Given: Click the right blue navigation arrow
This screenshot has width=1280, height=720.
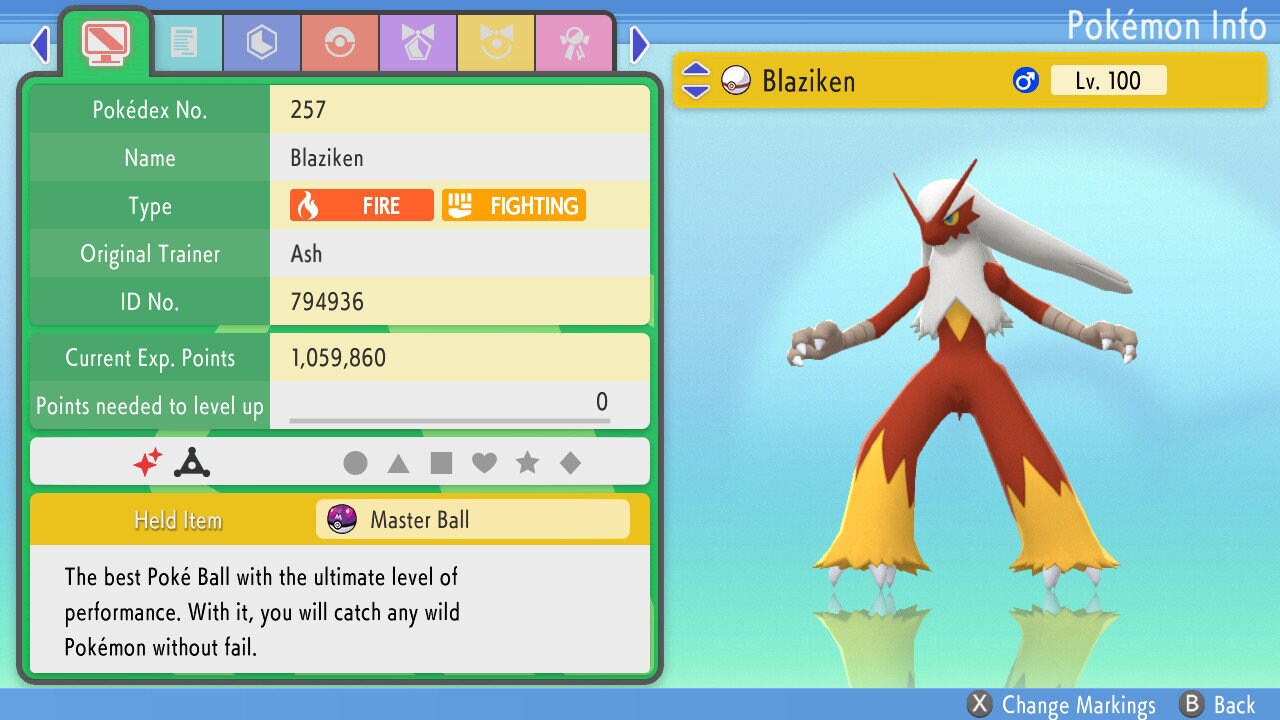Looking at the screenshot, I should [x=639, y=44].
